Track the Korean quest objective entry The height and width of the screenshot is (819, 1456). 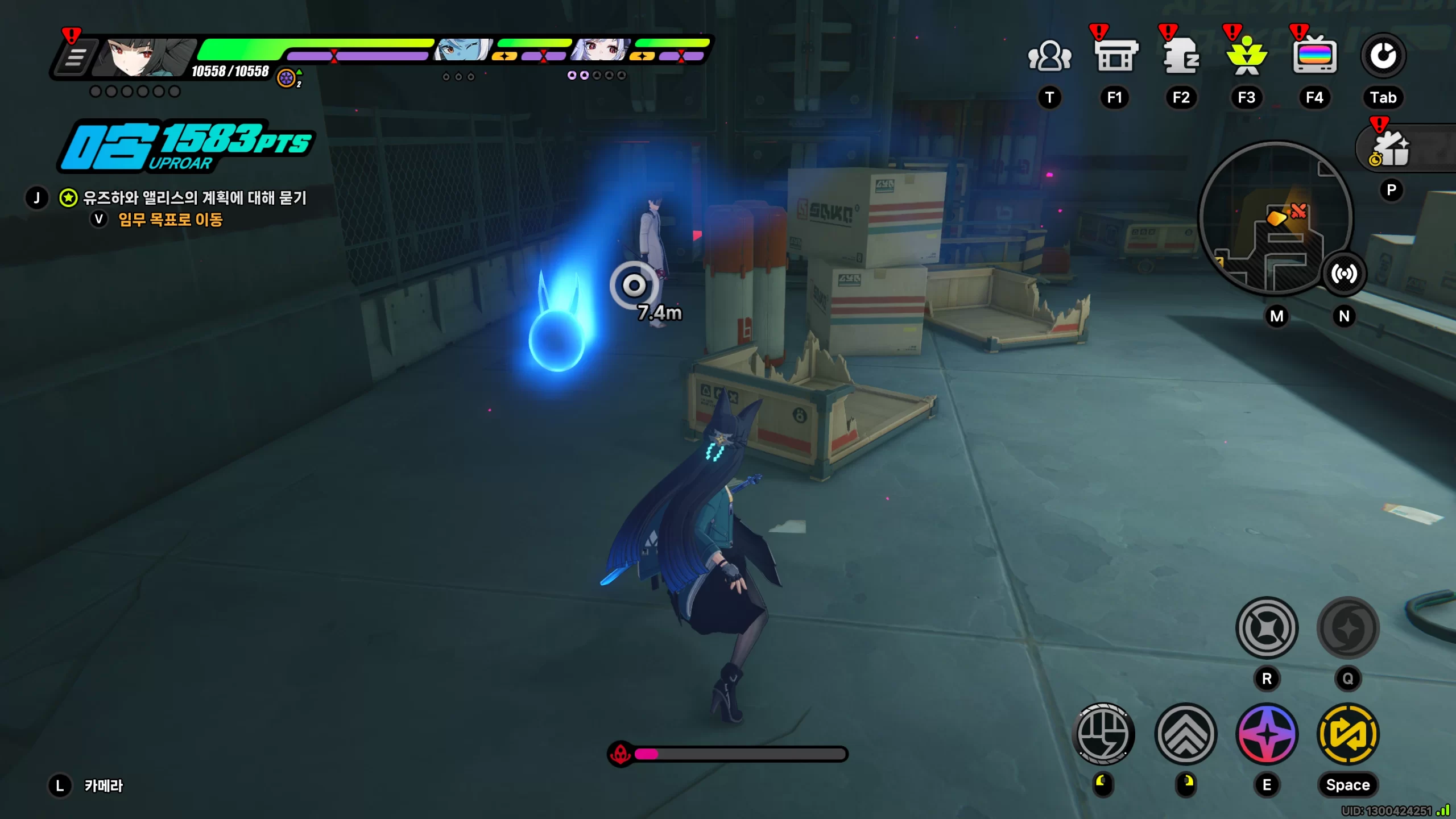point(195,198)
